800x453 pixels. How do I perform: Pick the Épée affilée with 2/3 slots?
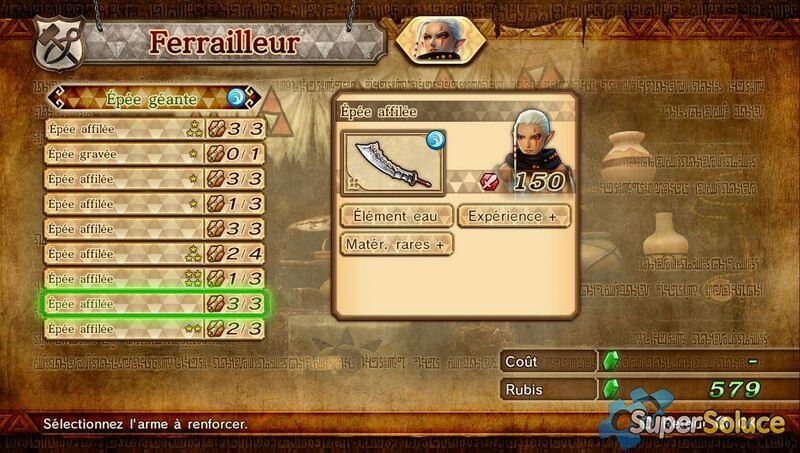pos(154,329)
